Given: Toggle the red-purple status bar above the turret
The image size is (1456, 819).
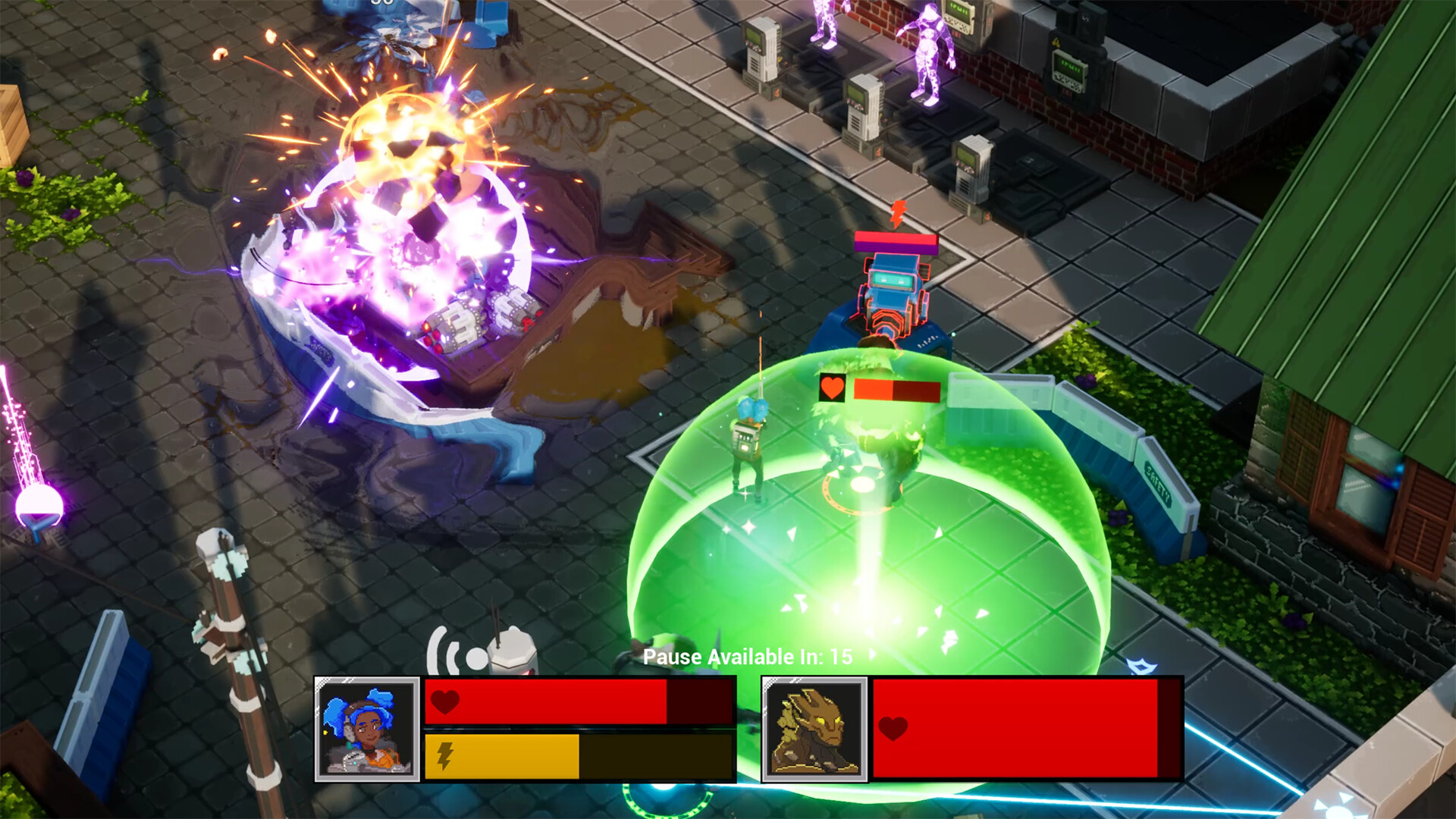Looking at the screenshot, I should tap(896, 243).
